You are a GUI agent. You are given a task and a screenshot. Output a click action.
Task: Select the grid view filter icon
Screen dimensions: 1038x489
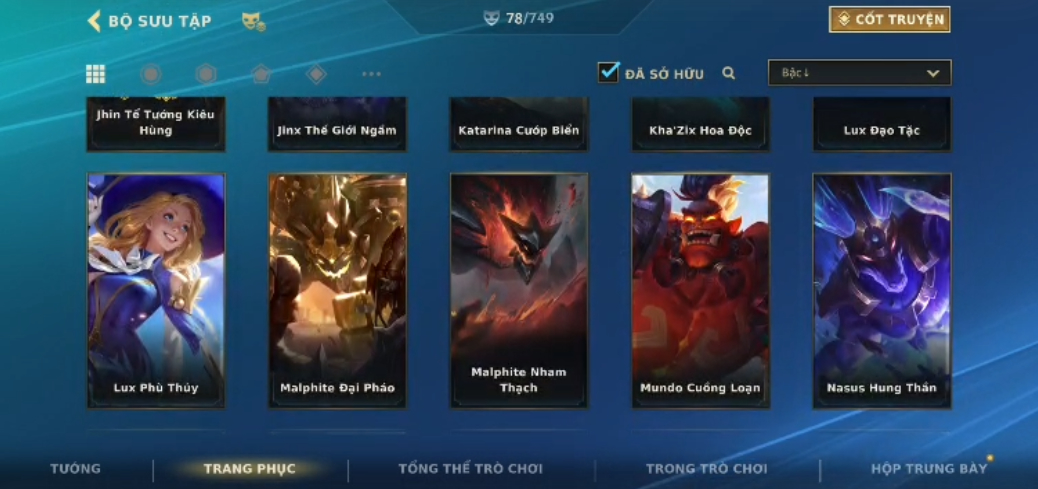coord(95,74)
